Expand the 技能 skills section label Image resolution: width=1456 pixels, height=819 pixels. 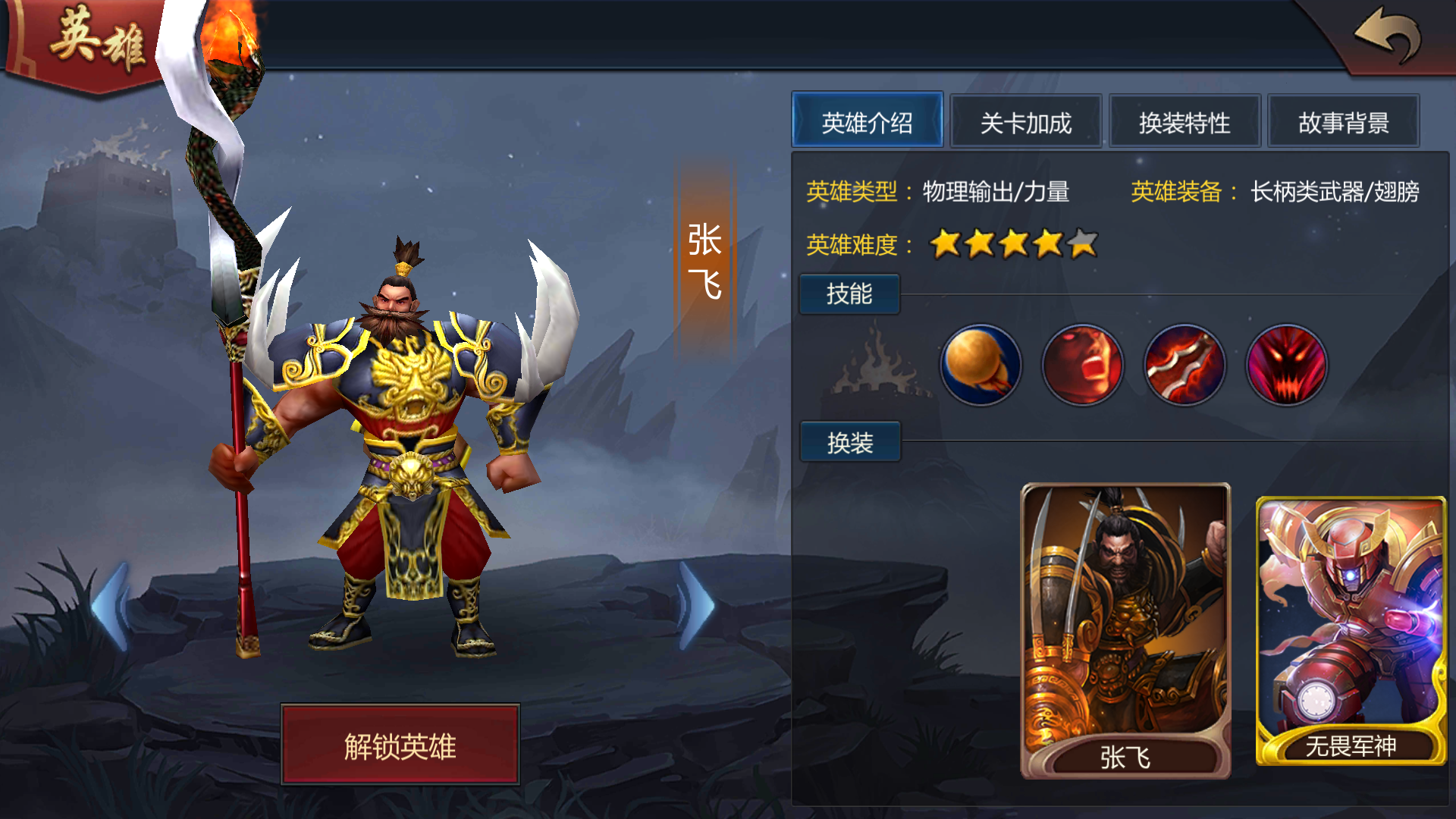tap(849, 294)
